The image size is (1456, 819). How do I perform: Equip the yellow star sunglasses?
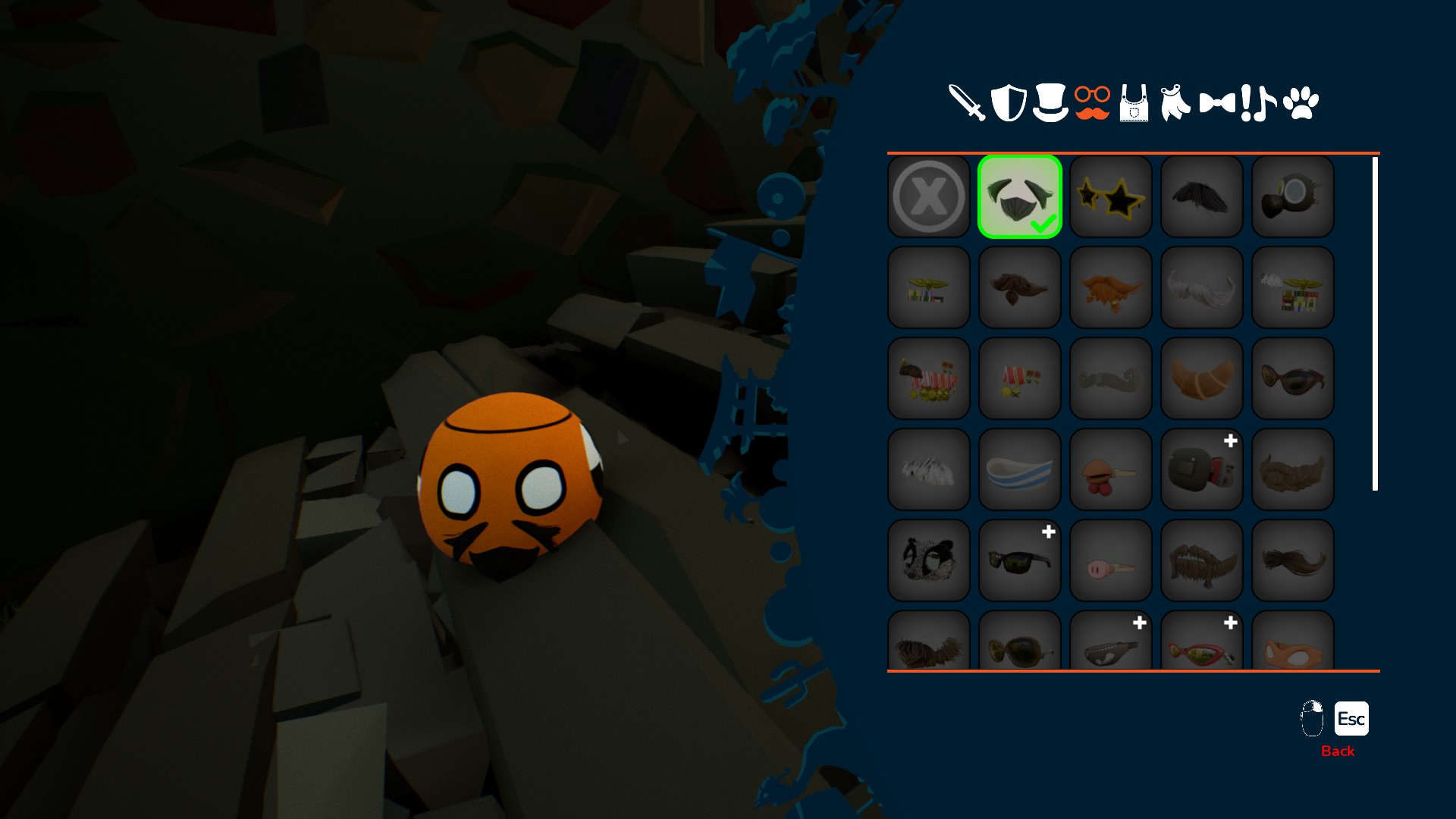(1111, 196)
